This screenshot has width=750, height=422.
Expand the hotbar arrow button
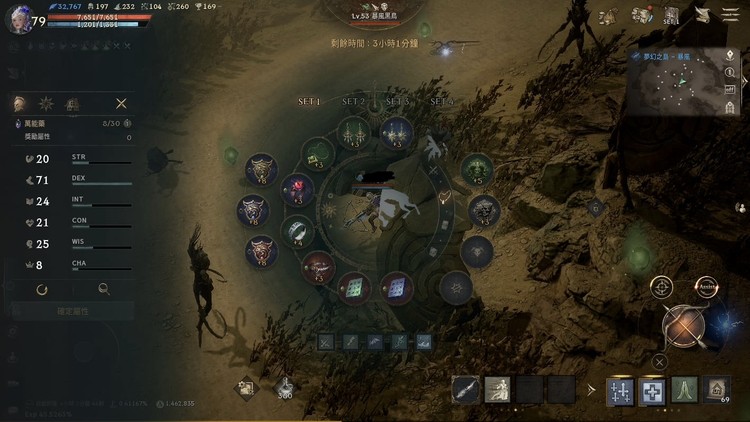coord(591,390)
